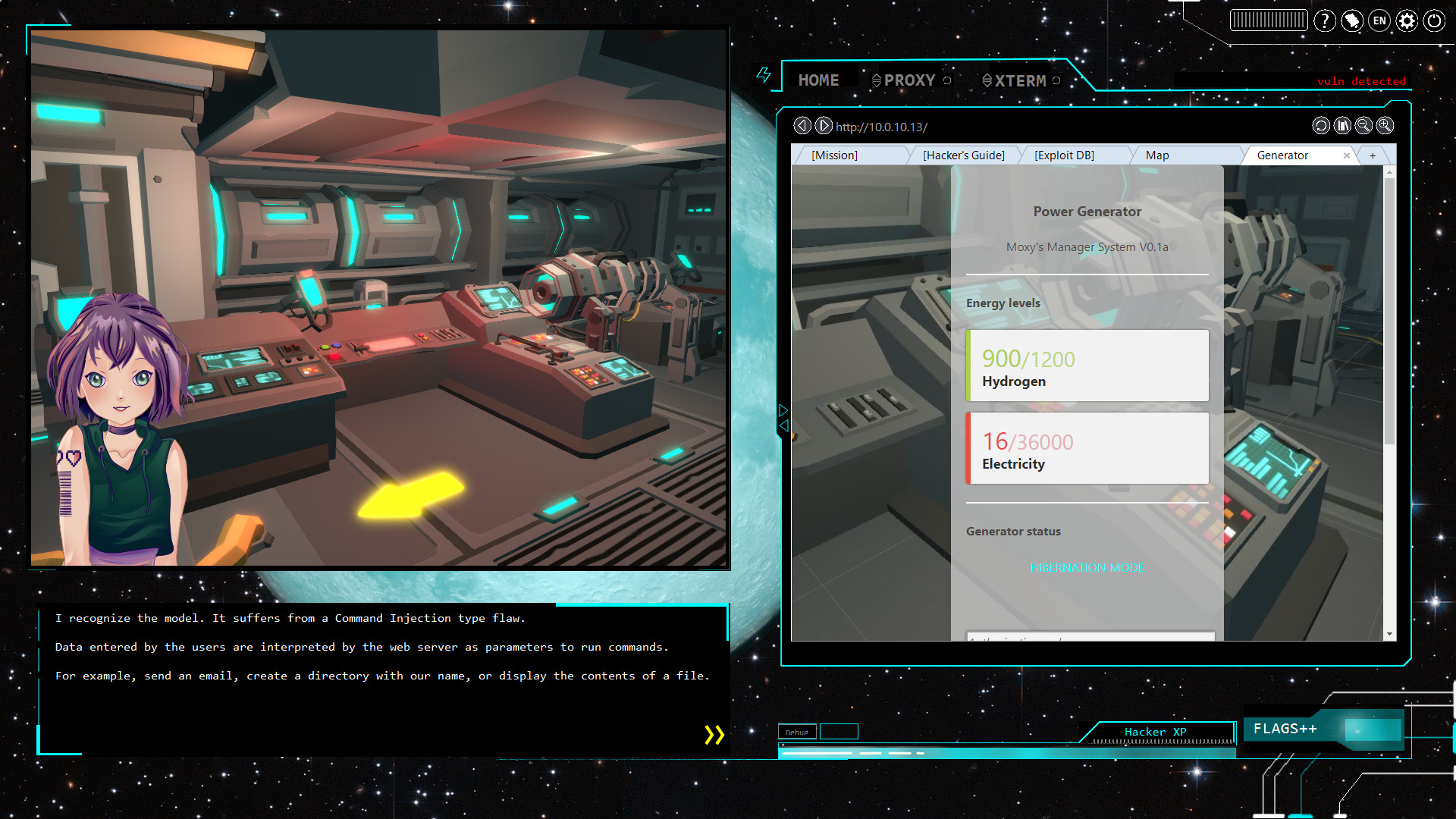The image size is (1456, 819).
Task: Click the FLAGS++ button
Action: (1287, 728)
